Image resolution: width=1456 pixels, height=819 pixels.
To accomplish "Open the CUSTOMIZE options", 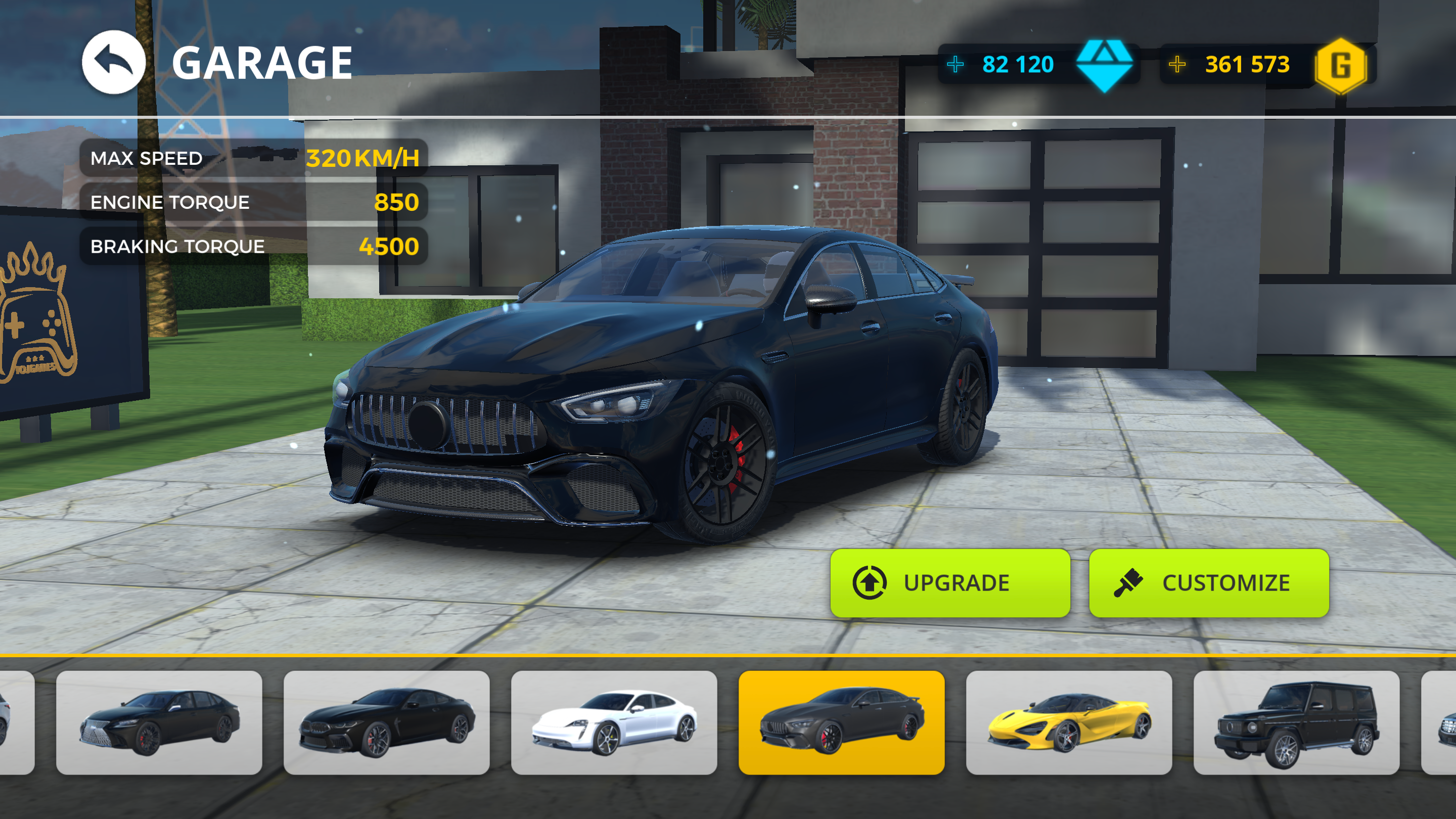I will 1210,582.
